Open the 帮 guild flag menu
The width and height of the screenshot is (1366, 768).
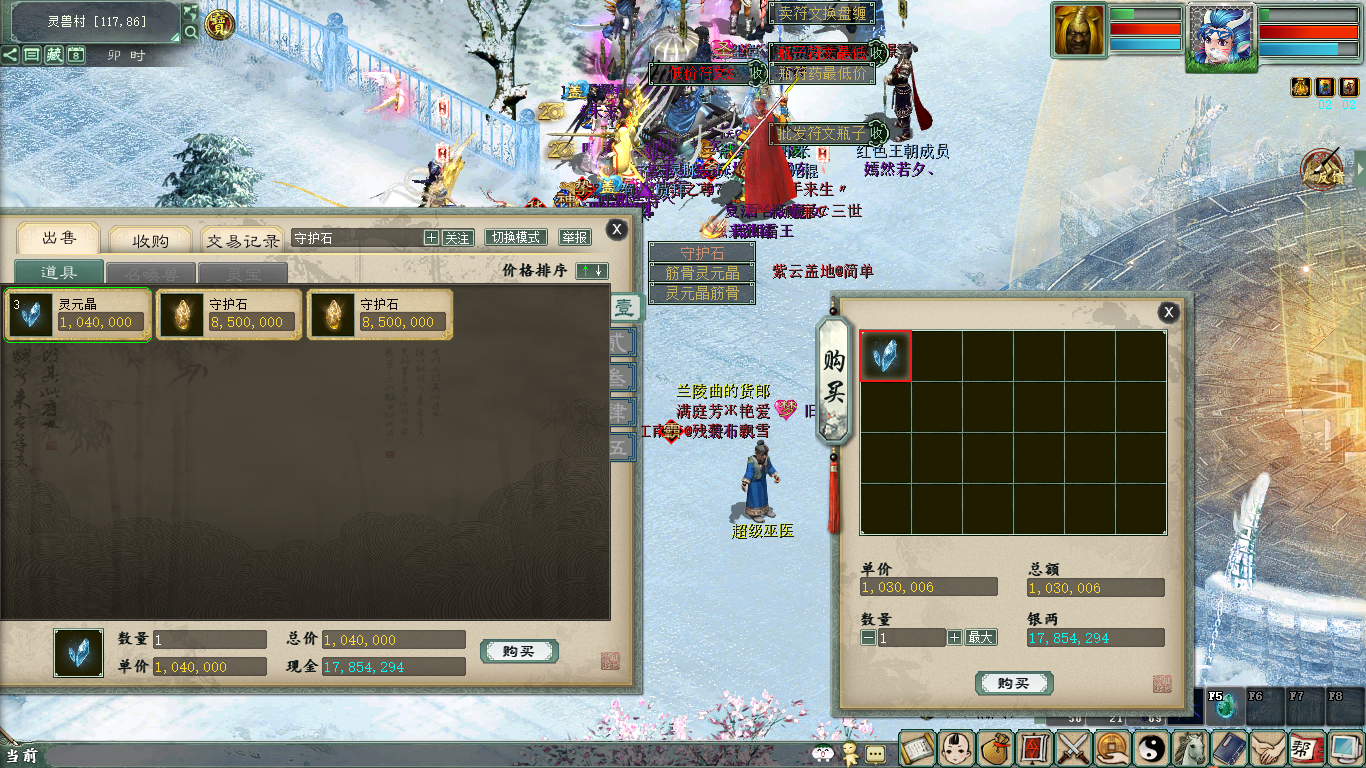click(1303, 748)
